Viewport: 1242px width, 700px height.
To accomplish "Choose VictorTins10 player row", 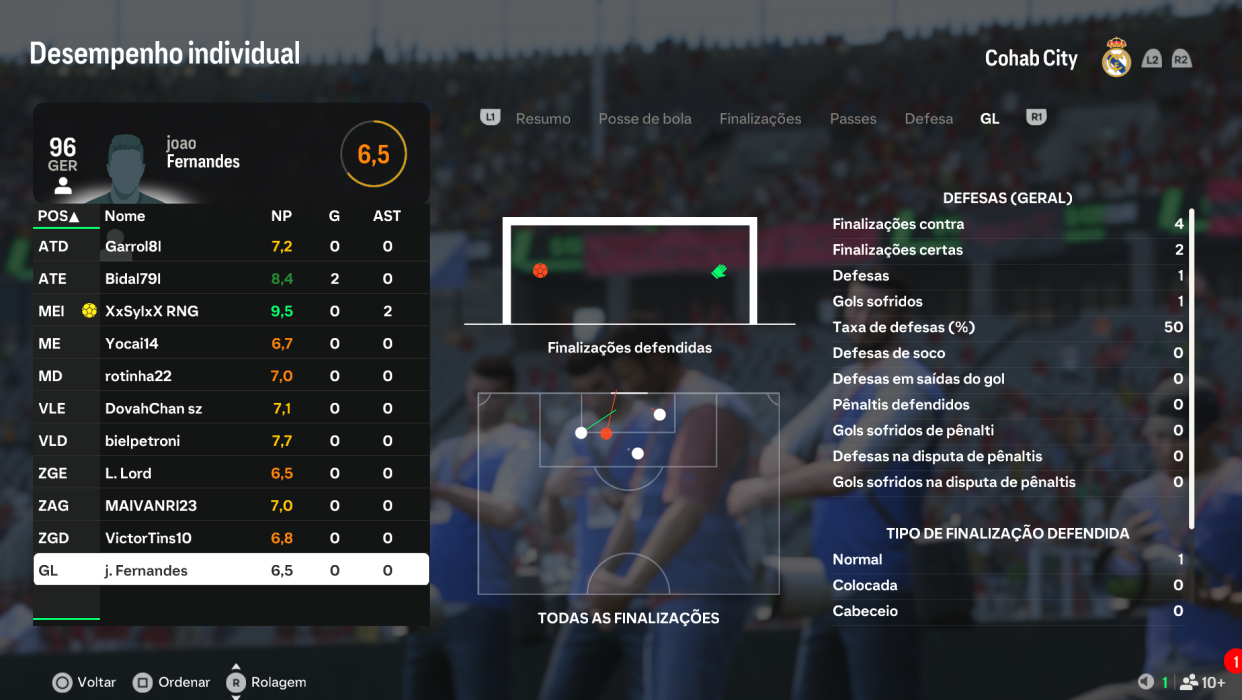I will [231, 538].
